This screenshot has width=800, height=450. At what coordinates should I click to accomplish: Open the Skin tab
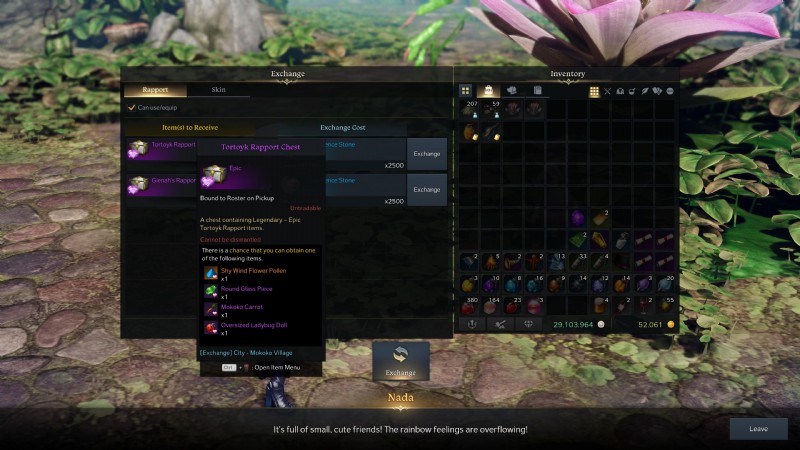click(218, 90)
